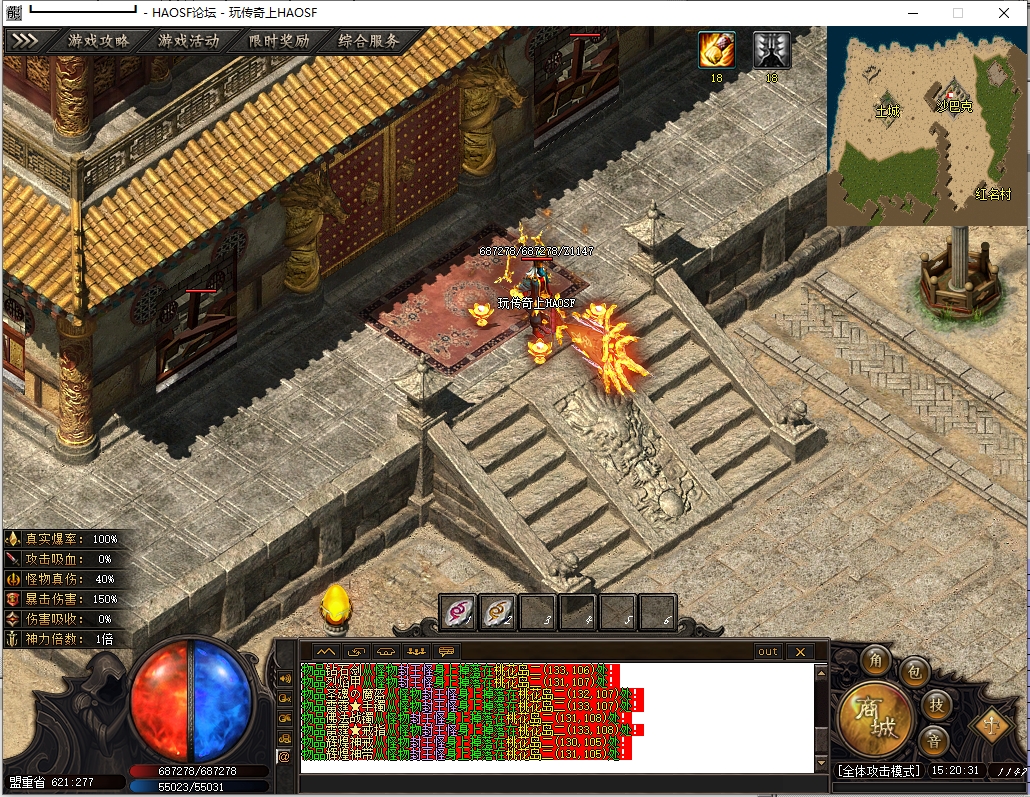
Task: Collapse the top menu with the arrow button
Action: point(25,41)
